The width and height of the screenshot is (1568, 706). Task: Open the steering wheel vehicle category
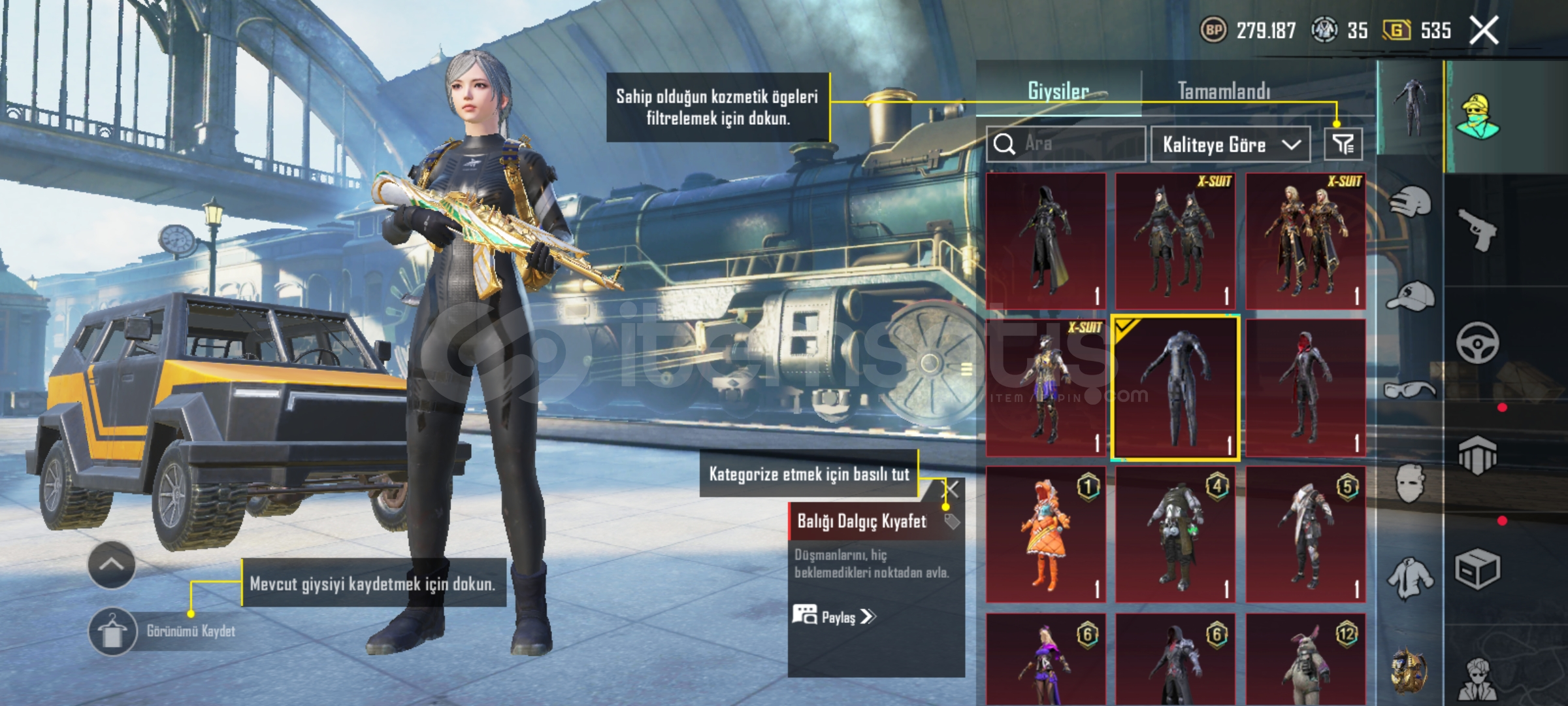(1478, 343)
